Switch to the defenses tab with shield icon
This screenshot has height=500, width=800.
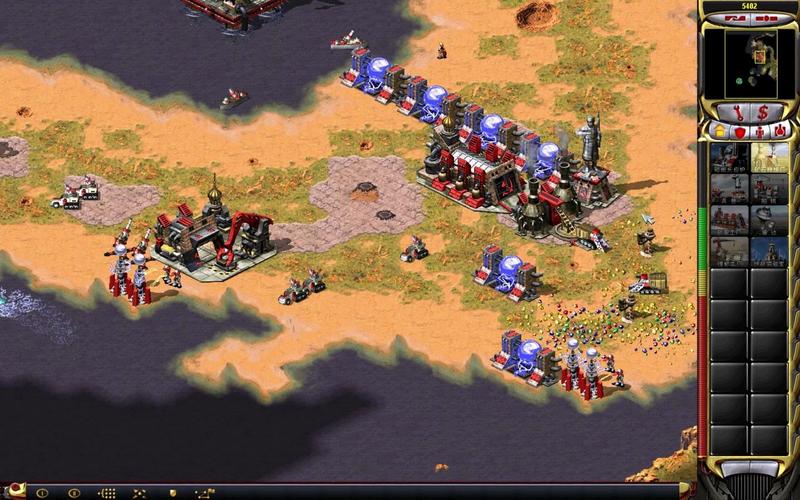click(739, 131)
